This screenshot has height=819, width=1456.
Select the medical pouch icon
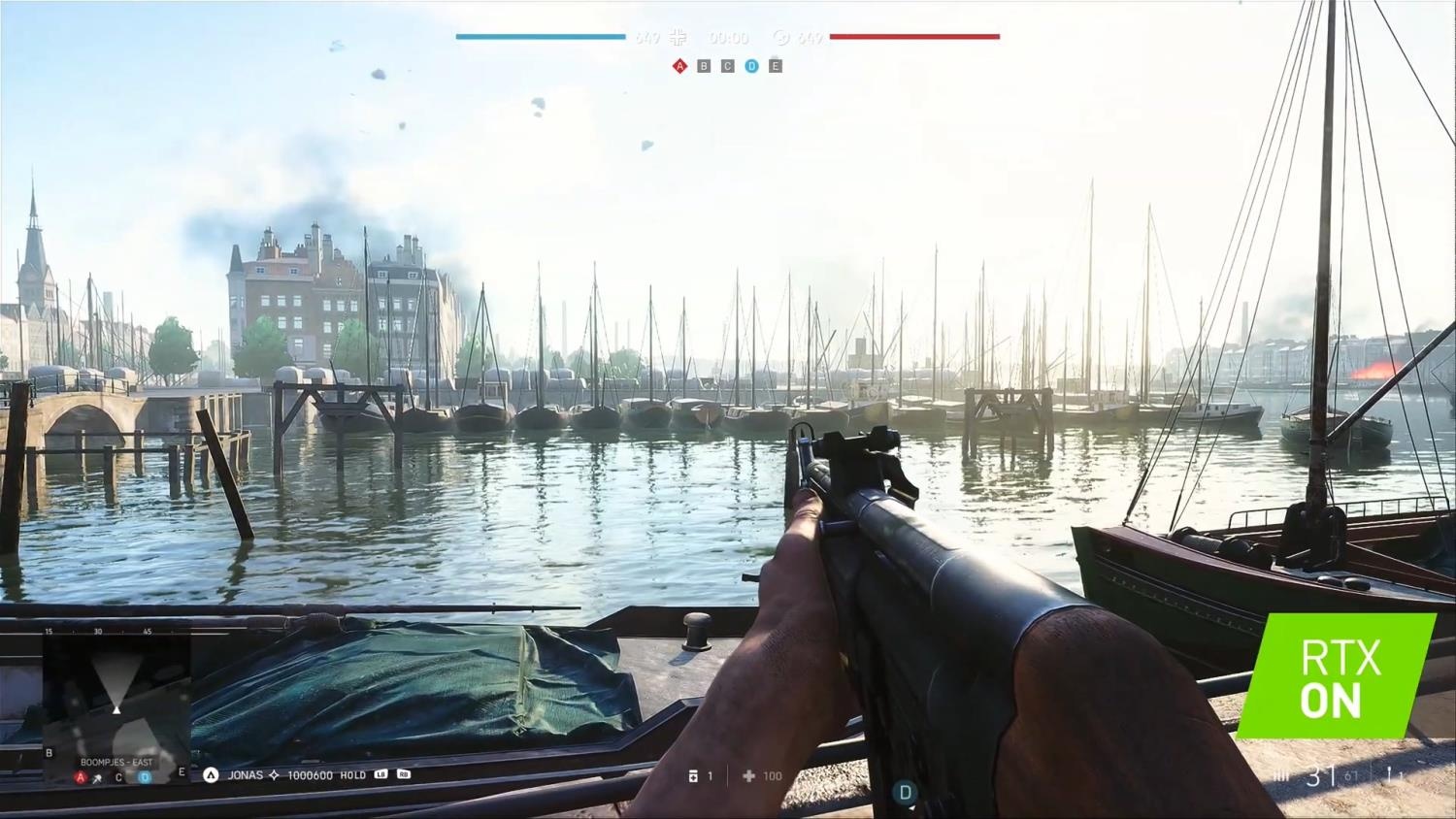pyautogui.click(x=693, y=776)
